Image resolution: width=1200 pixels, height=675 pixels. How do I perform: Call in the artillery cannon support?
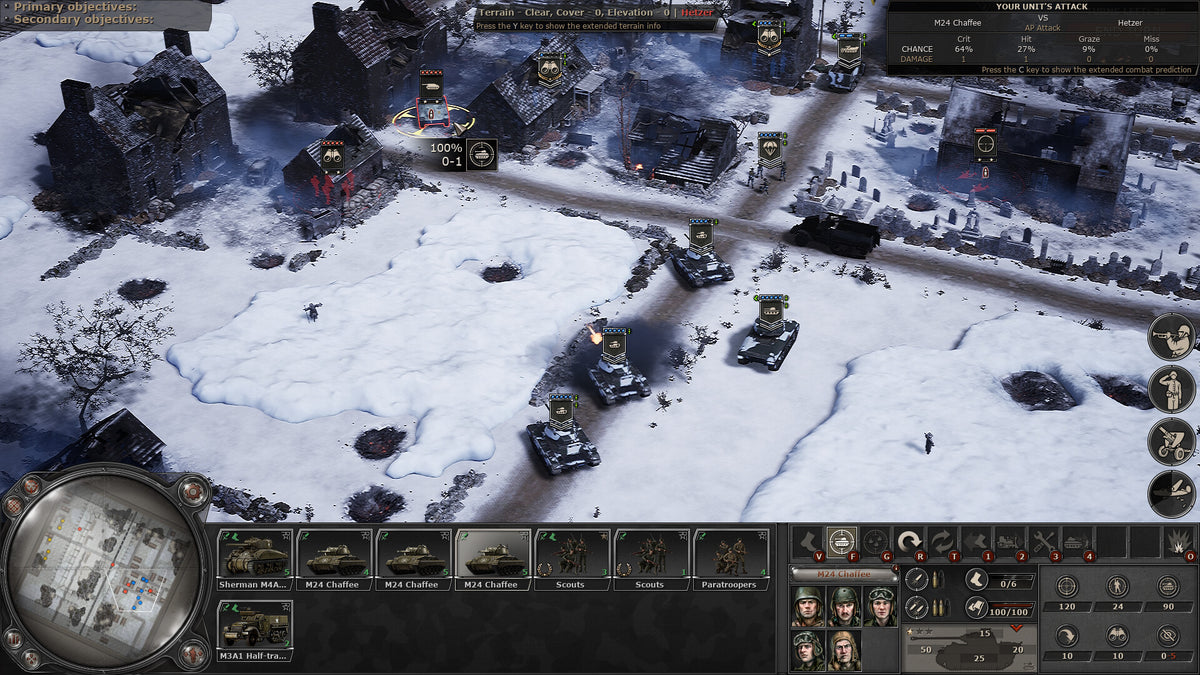[1172, 441]
